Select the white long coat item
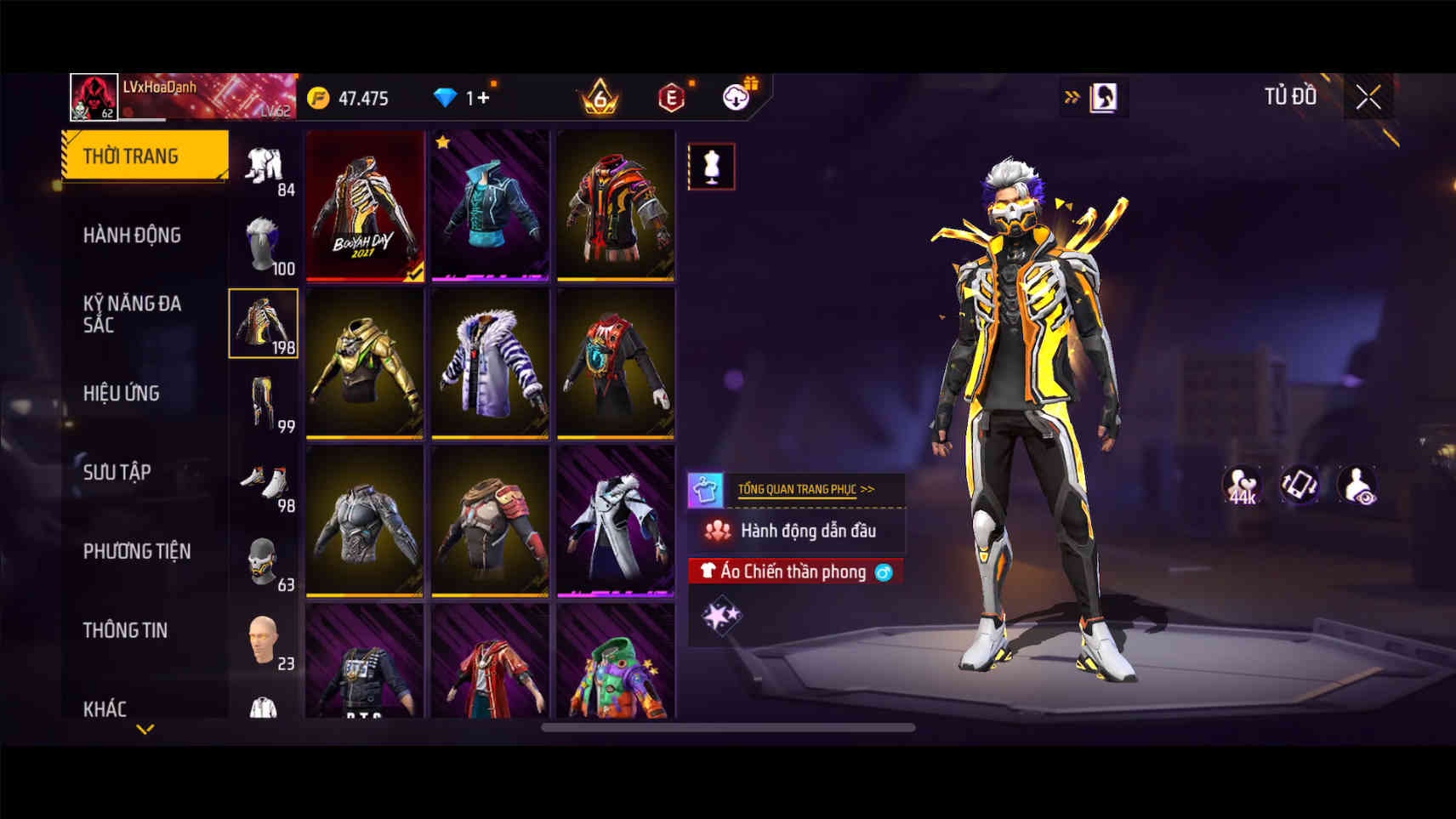This screenshot has height=819, width=1456. coord(616,521)
